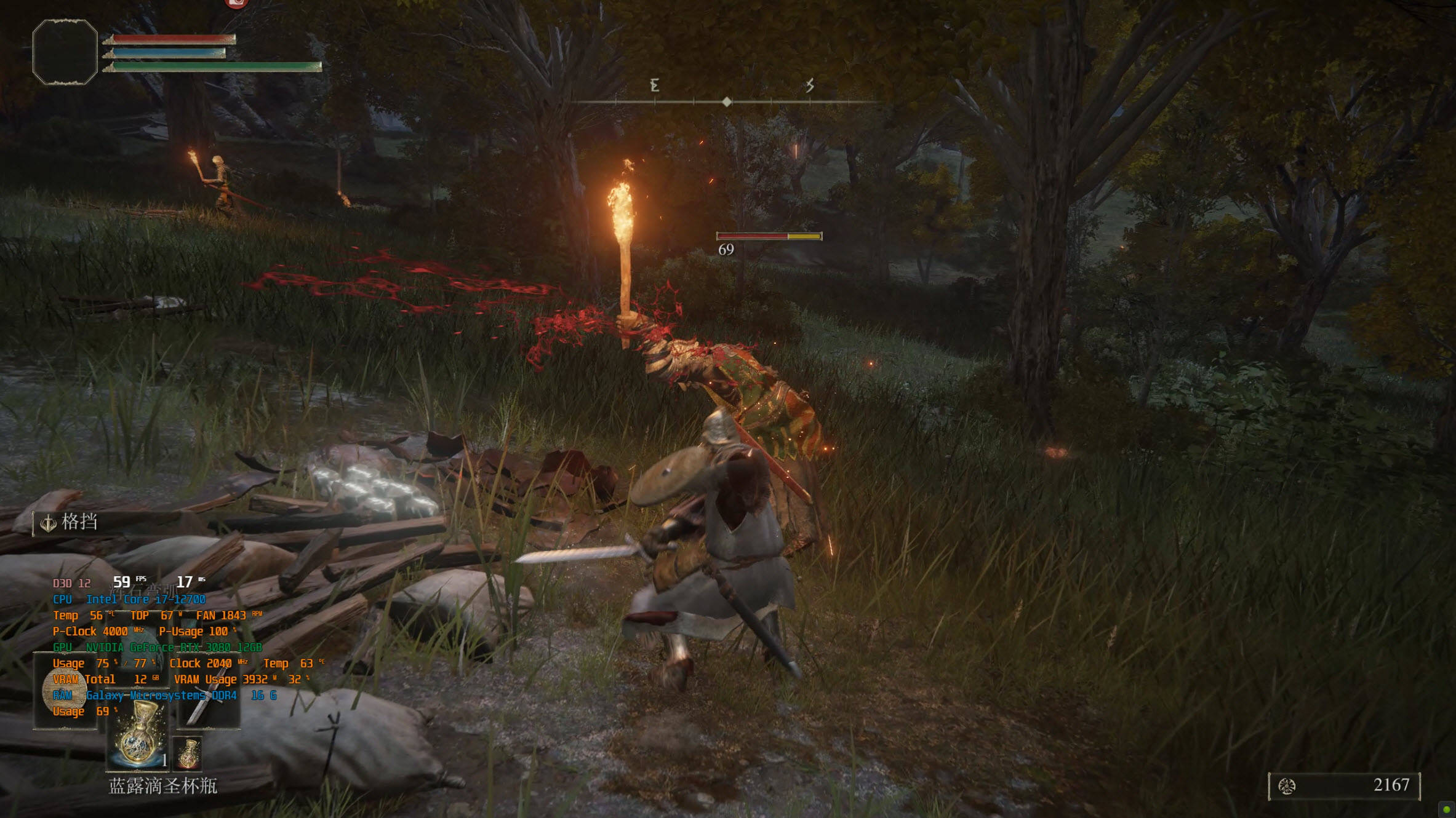
Task: Click the red camera capture icon
Action: 236,3
